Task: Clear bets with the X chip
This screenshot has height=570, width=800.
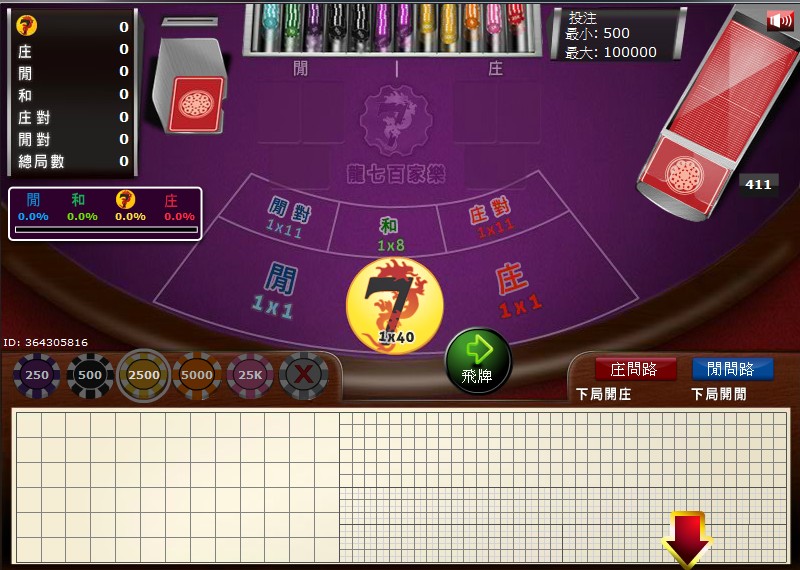Action: 304,376
